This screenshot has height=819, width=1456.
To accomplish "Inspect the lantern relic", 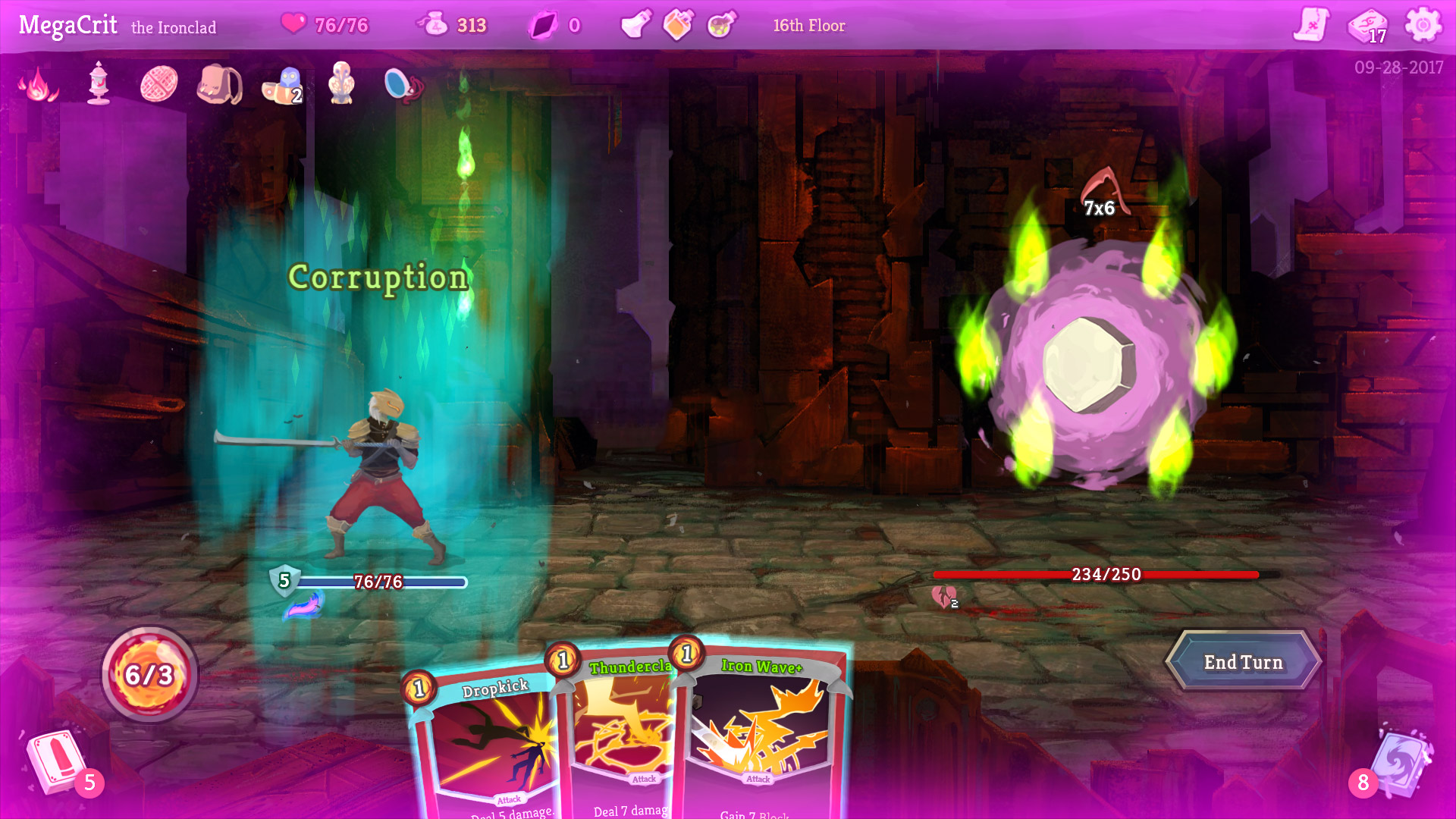I will tap(99, 83).
